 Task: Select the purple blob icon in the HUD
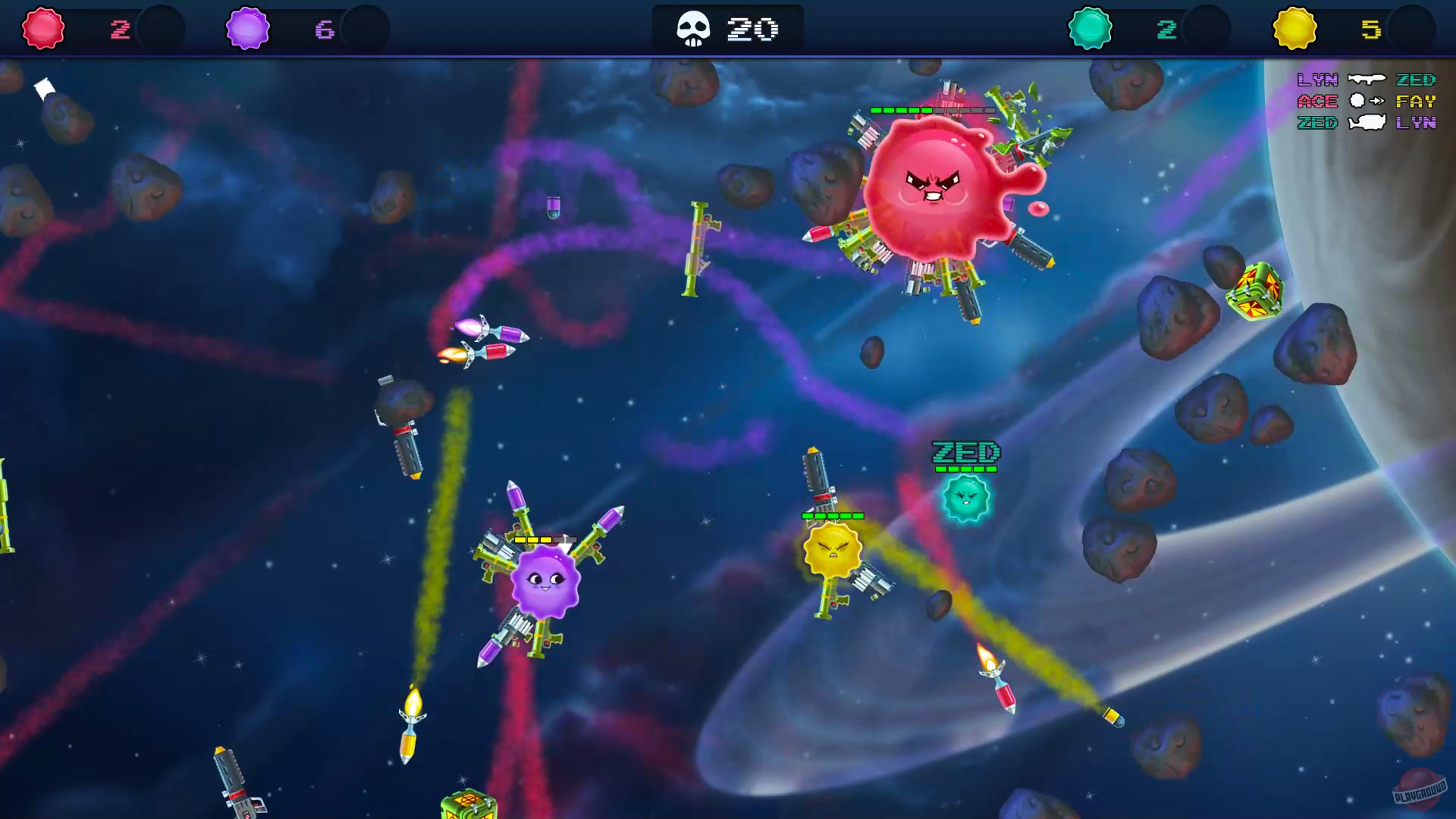pos(248,29)
